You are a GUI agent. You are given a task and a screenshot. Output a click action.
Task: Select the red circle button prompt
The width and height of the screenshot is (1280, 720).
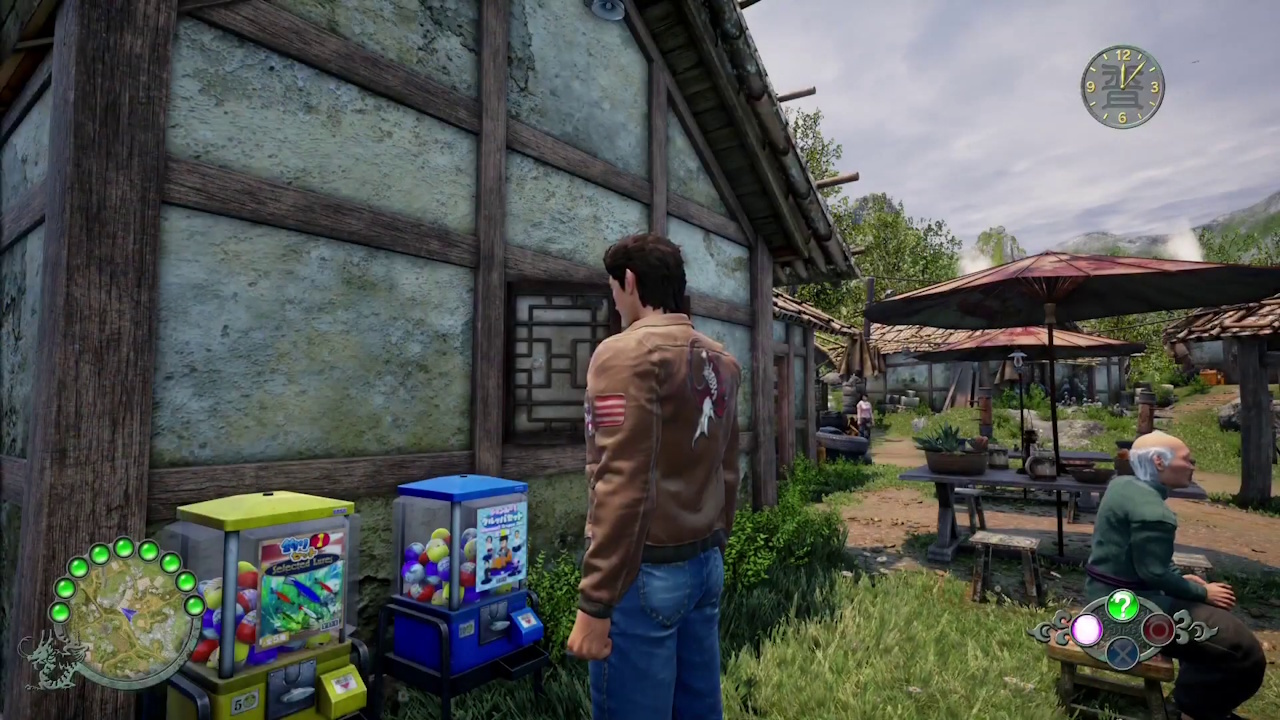coord(1156,629)
